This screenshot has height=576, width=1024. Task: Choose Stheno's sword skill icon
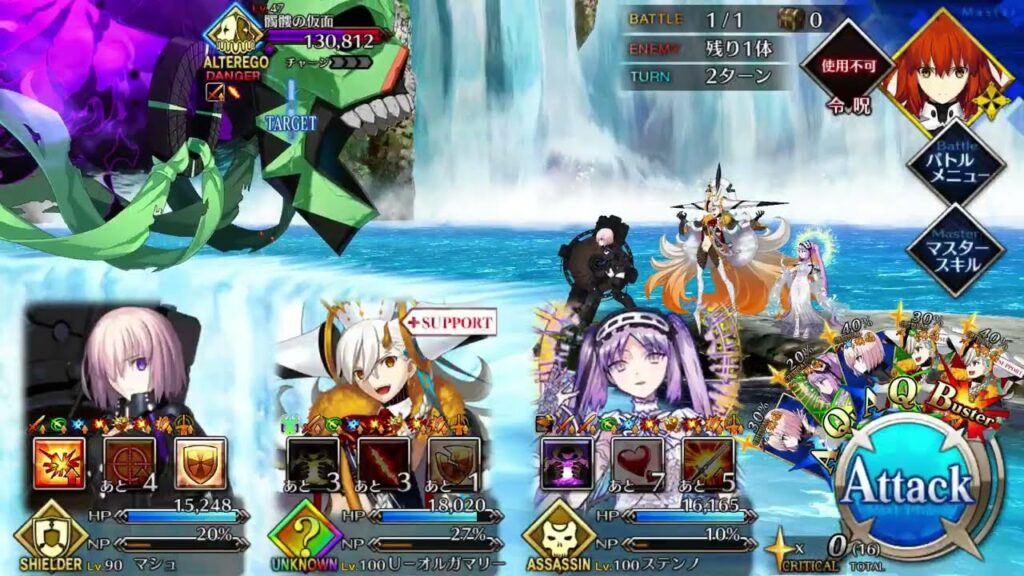[708, 462]
